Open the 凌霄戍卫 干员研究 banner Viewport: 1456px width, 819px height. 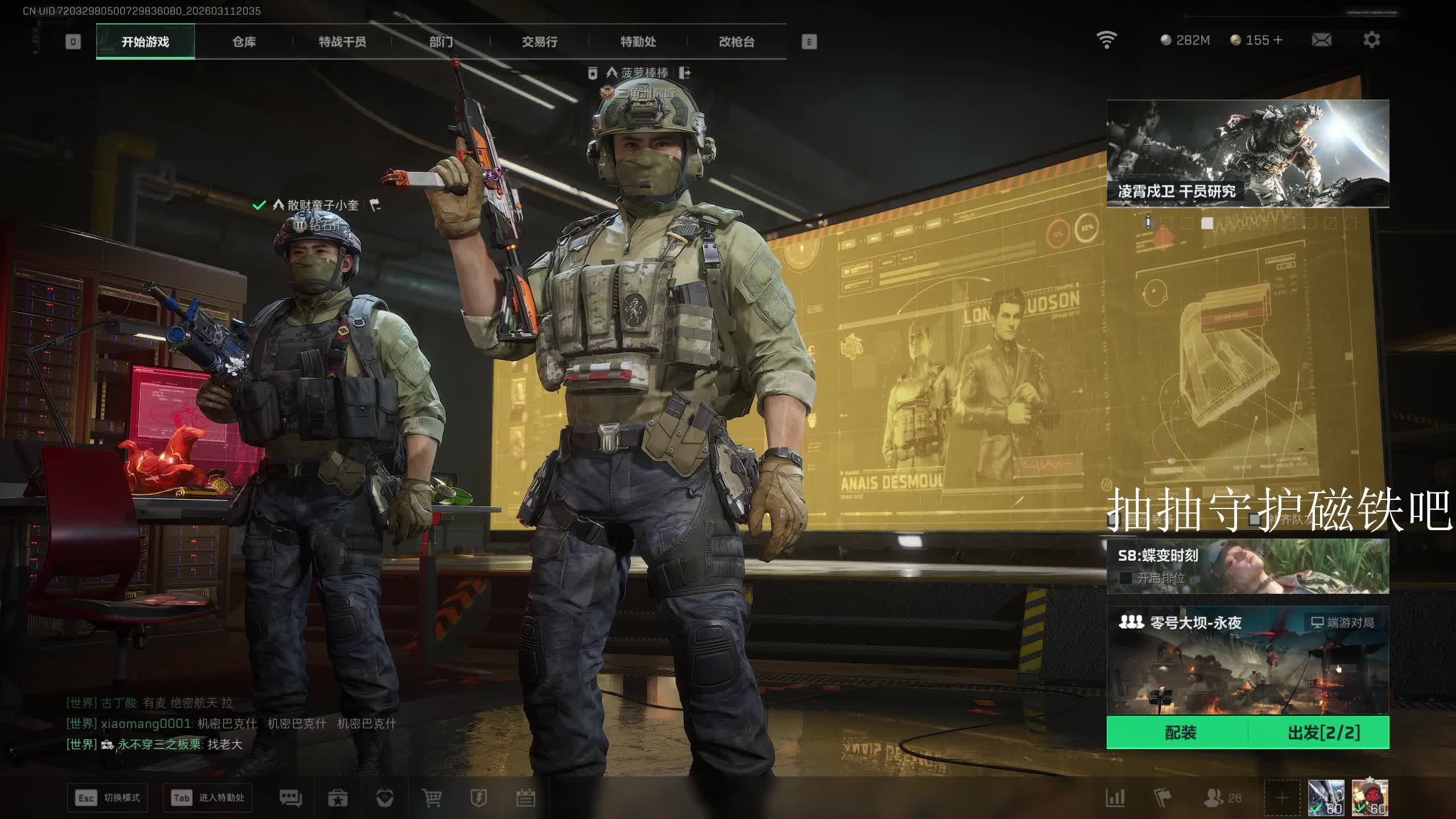click(1247, 154)
